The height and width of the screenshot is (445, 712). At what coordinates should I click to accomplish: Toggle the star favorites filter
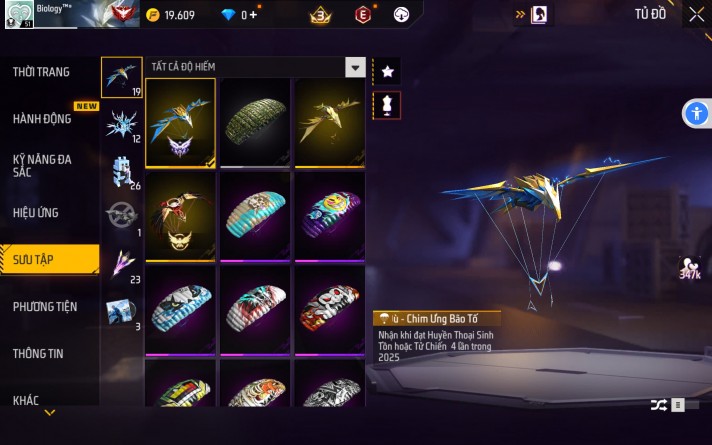pos(388,72)
